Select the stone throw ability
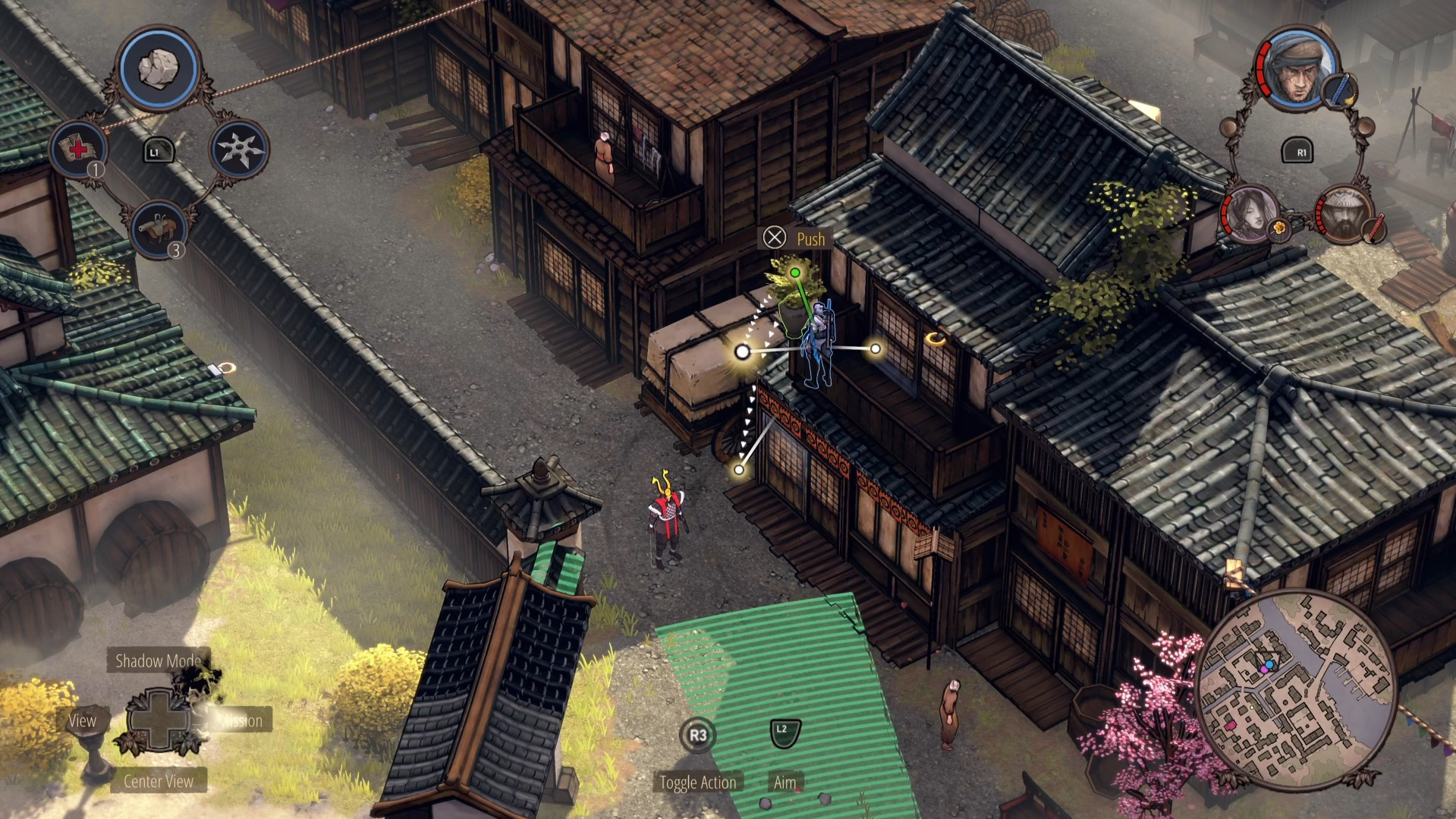This screenshot has width=1456, height=819. 159,70
